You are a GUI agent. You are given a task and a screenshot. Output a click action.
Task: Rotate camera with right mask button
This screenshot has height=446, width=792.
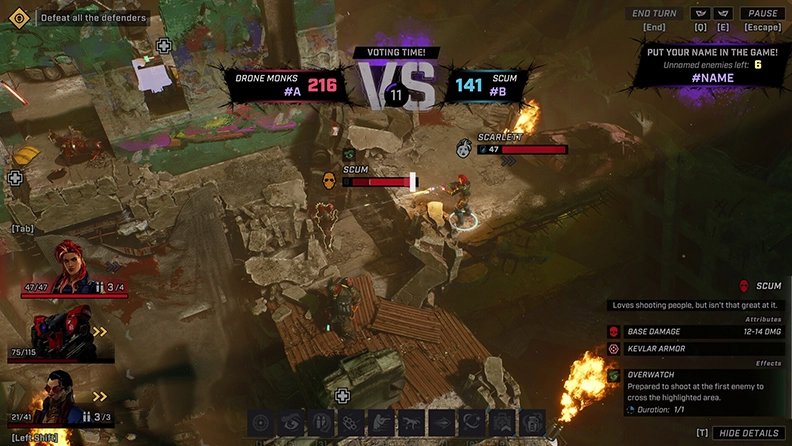(722, 13)
